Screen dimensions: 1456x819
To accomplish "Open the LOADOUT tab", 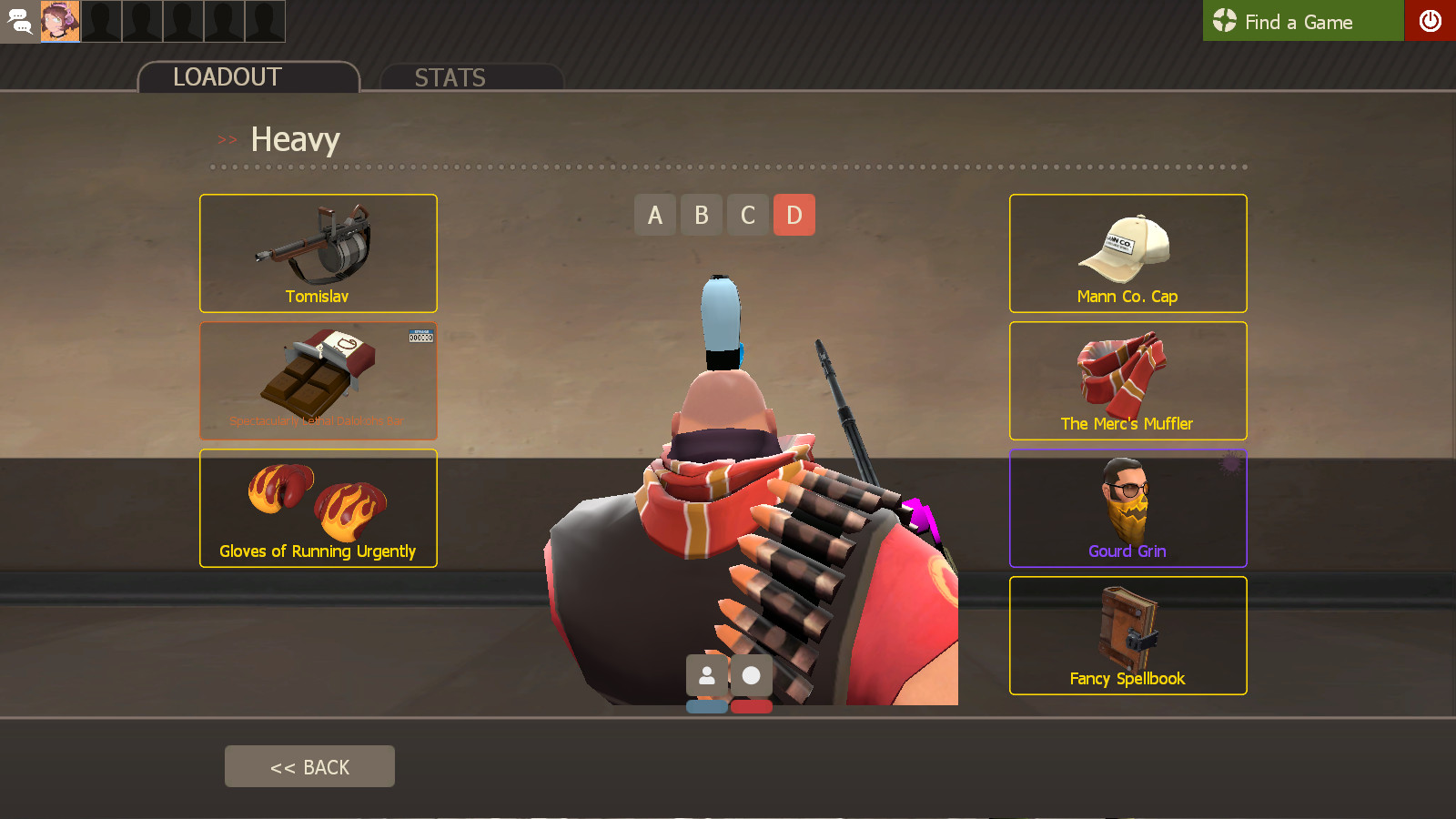I will (227, 77).
